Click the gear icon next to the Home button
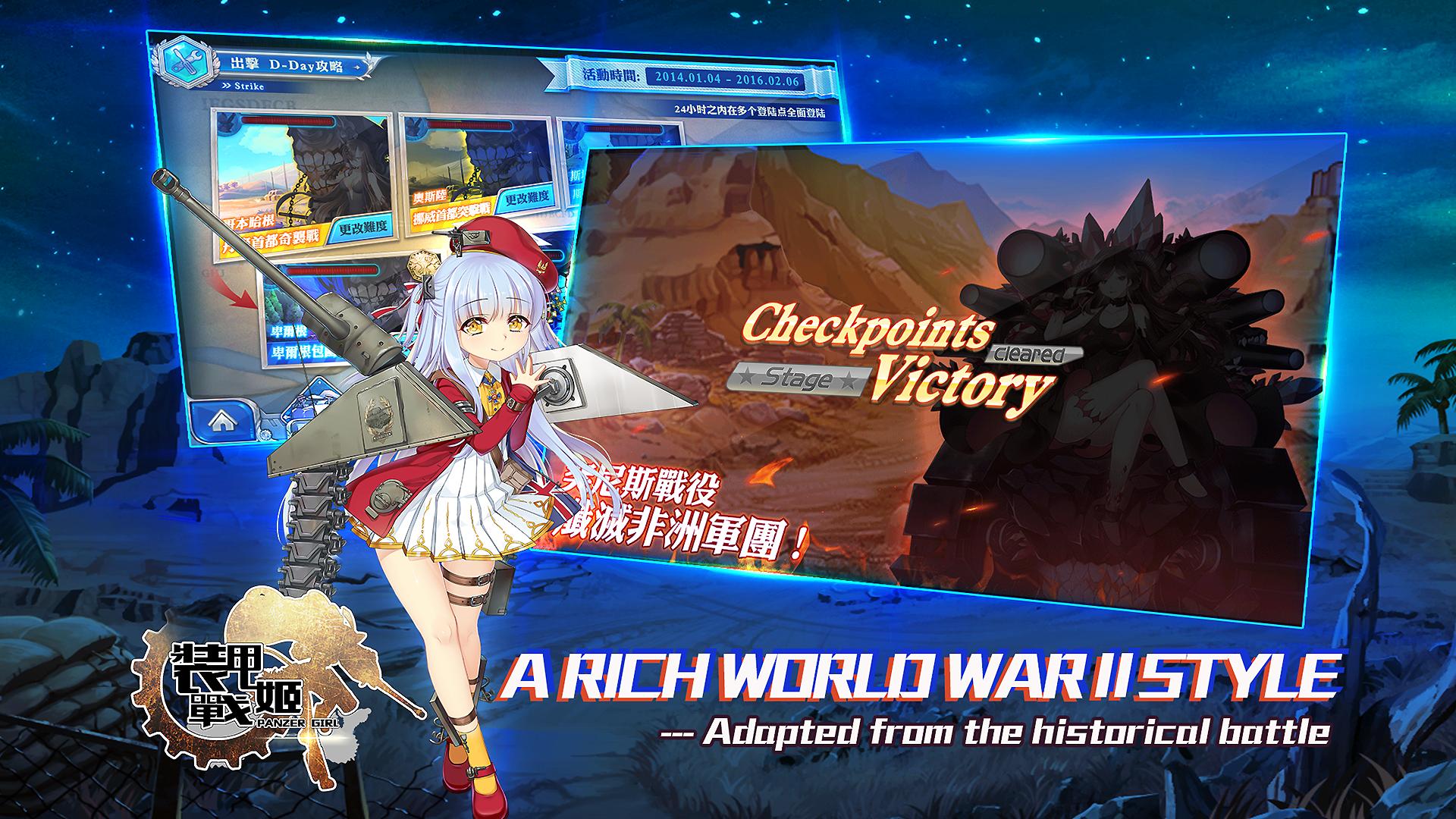 click(x=263, y=435)
